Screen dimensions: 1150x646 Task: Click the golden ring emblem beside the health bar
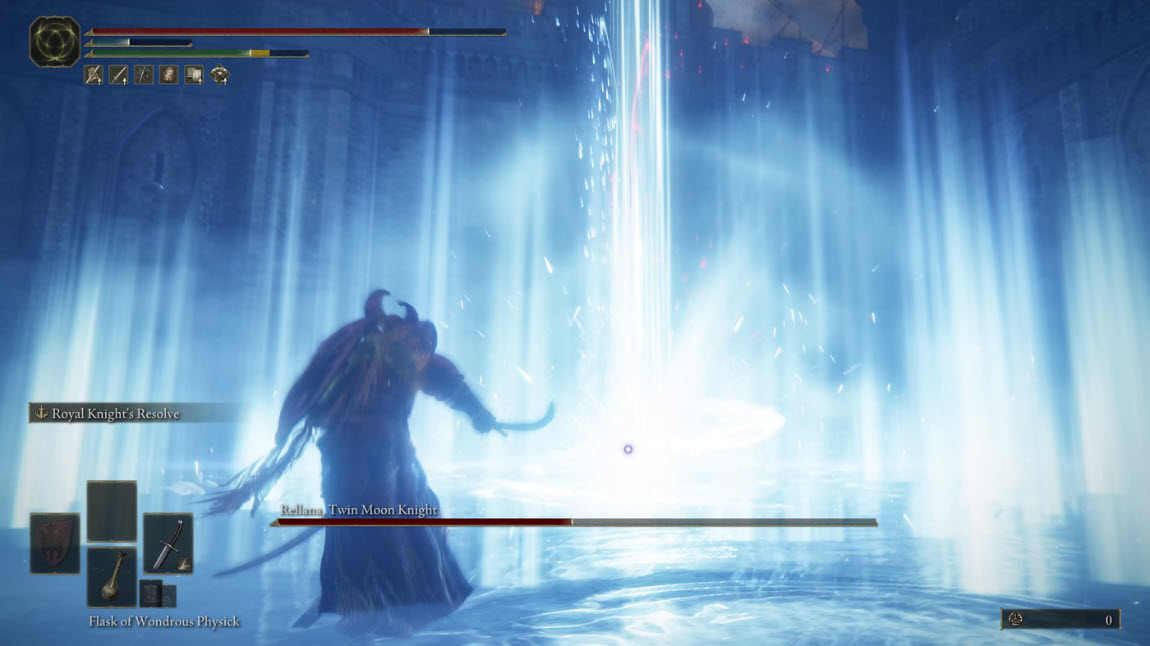[x=55, y=42]
